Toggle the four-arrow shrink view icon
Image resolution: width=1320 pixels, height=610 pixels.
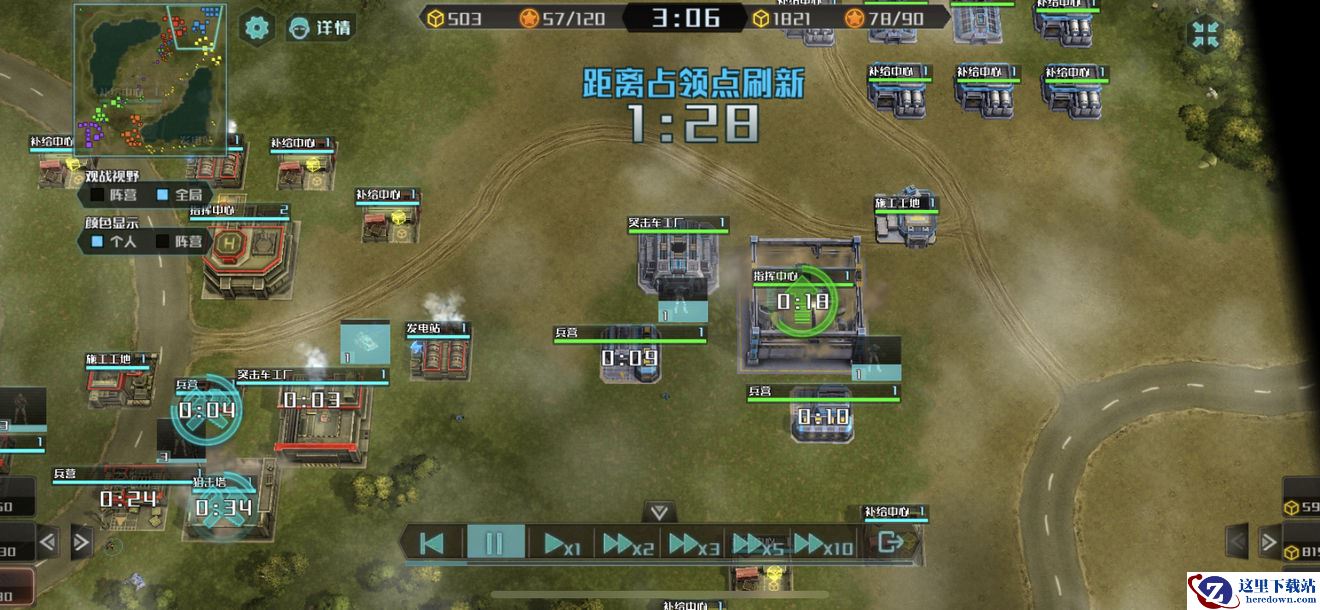1205,33
